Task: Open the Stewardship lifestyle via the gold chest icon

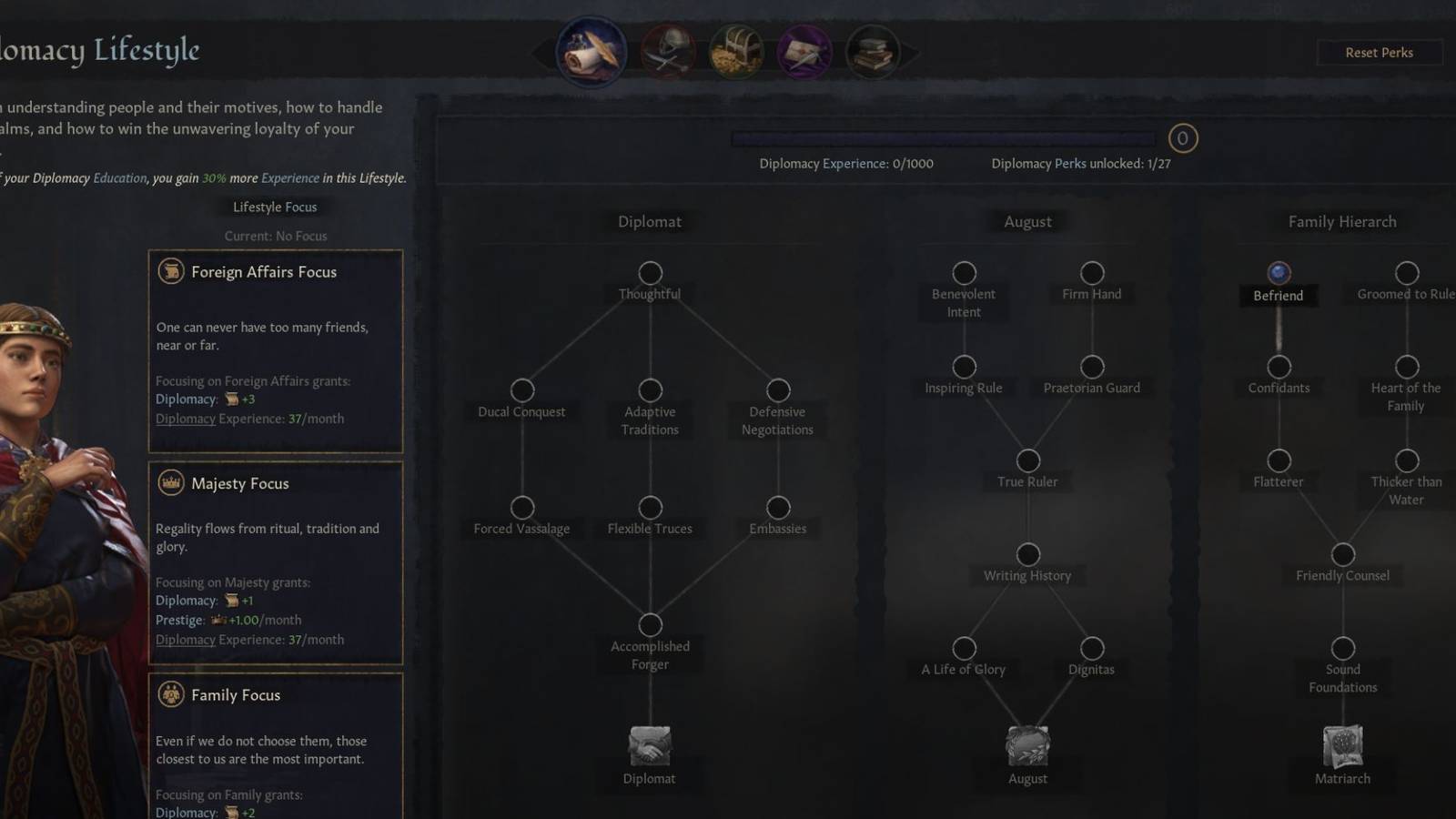Action: [x=734, y=52]
